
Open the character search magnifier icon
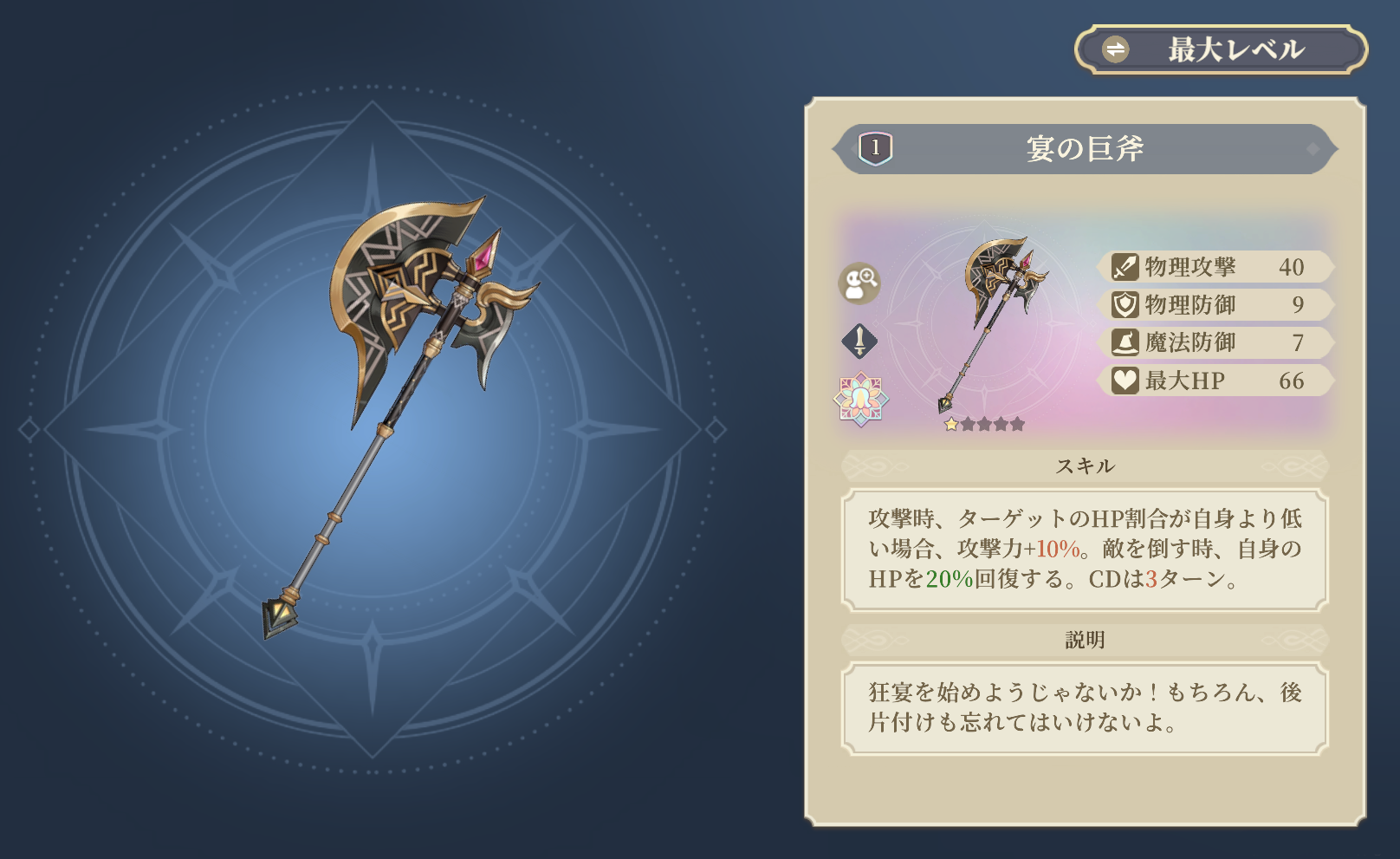pyautogui.click(x=859, y=283)
